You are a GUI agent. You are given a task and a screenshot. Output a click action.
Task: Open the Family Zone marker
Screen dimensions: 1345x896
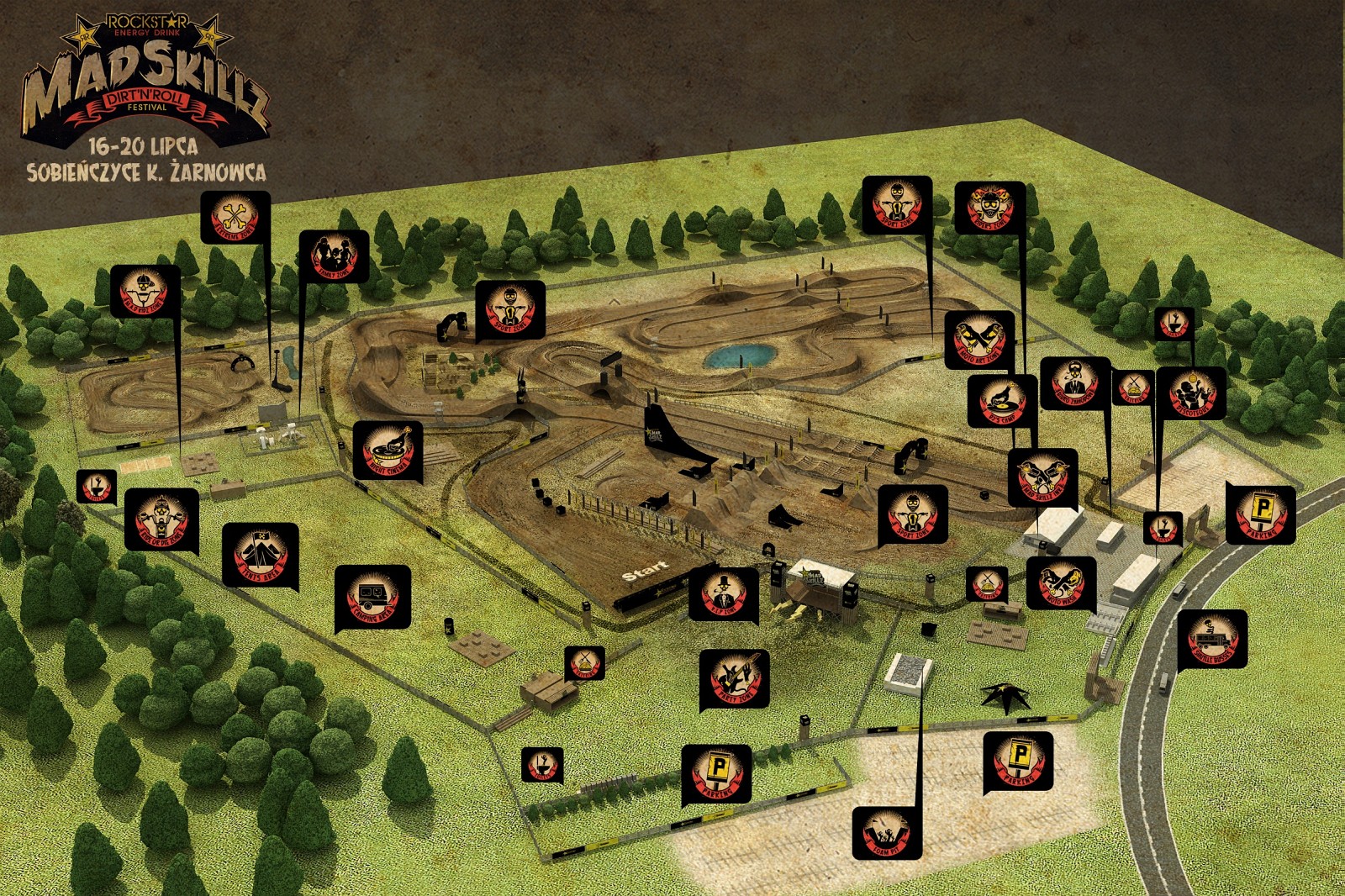334,256
